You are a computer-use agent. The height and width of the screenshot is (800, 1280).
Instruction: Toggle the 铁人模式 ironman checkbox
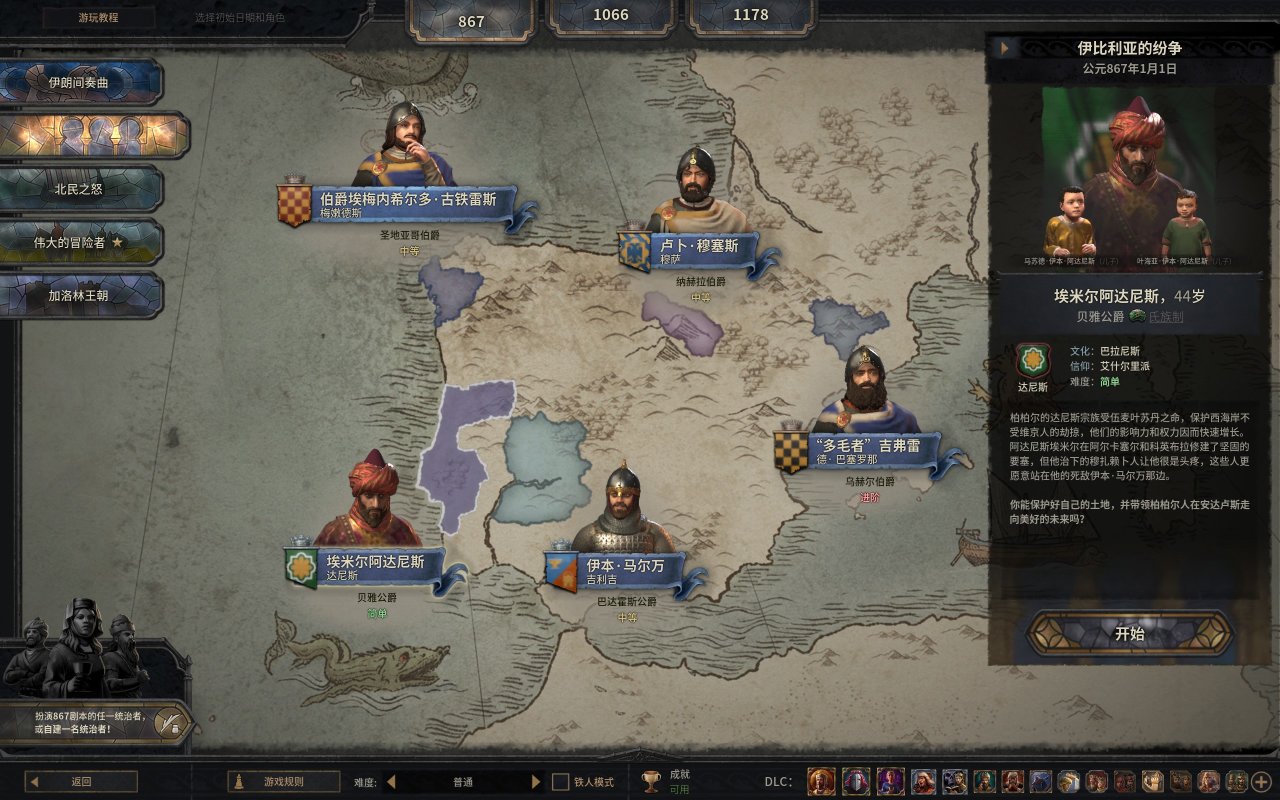[x=561, y=782]
